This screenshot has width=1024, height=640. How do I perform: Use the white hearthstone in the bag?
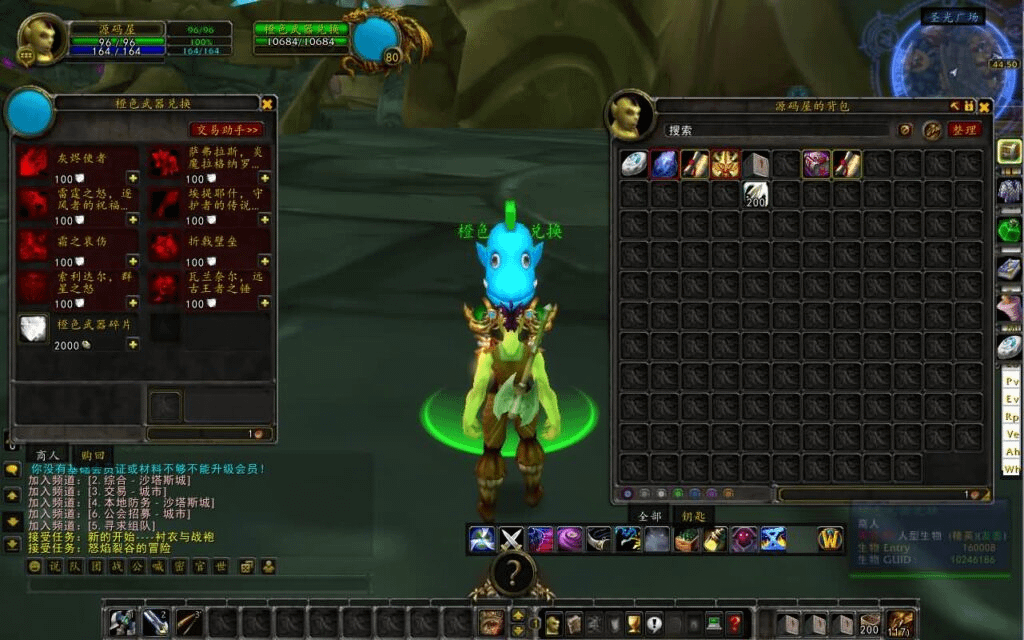click(634, 164)
